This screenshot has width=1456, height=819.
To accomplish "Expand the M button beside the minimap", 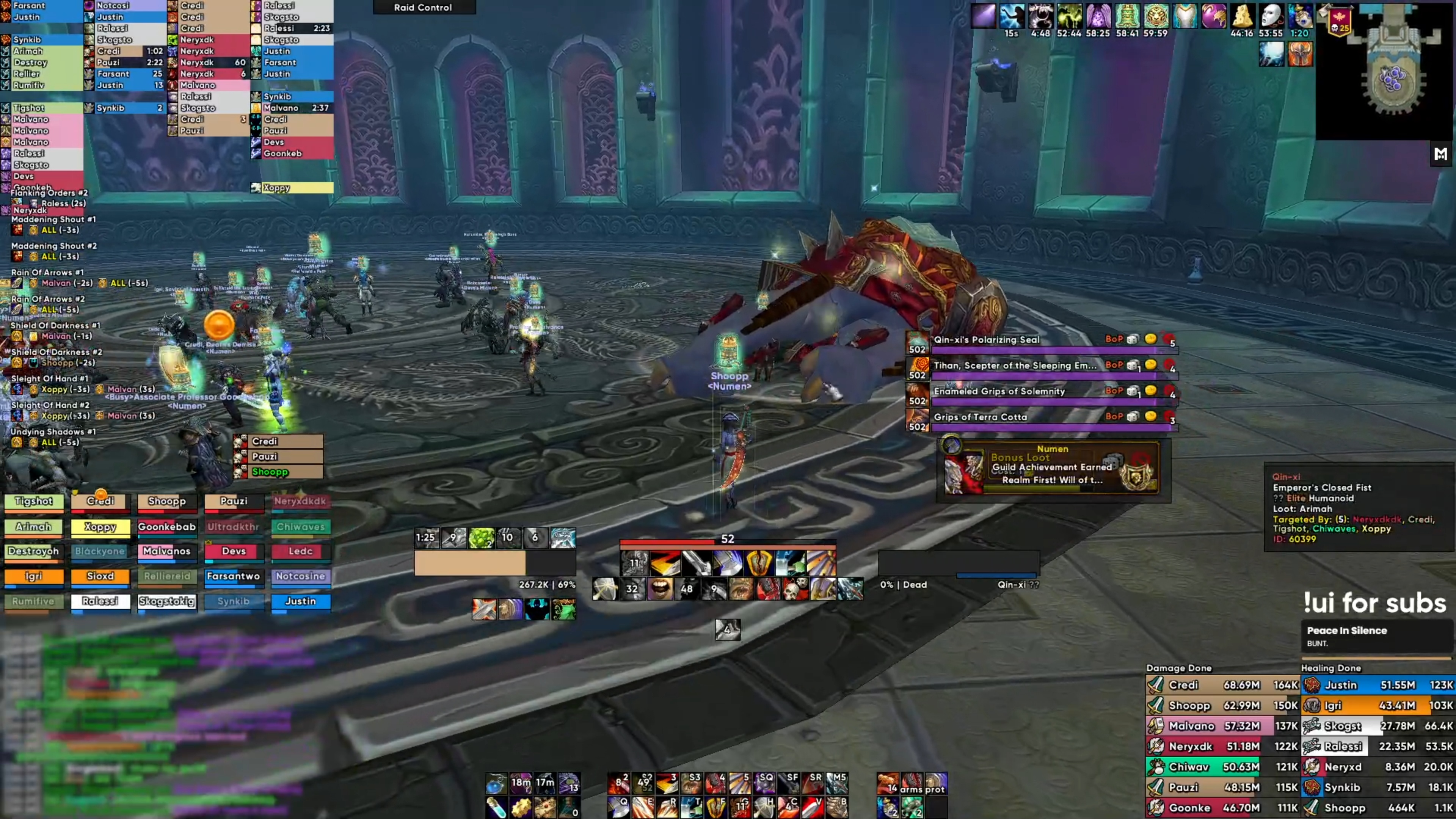I will pyautogui.click(x=1440, y=154).
